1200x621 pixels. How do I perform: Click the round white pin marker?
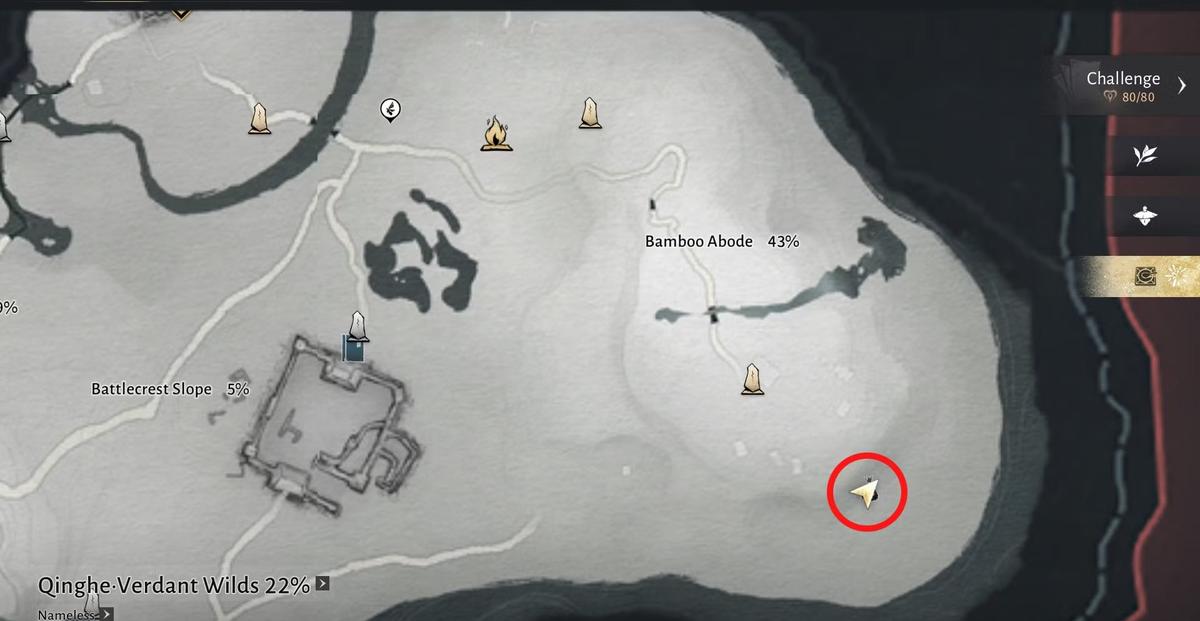(390, 110)
